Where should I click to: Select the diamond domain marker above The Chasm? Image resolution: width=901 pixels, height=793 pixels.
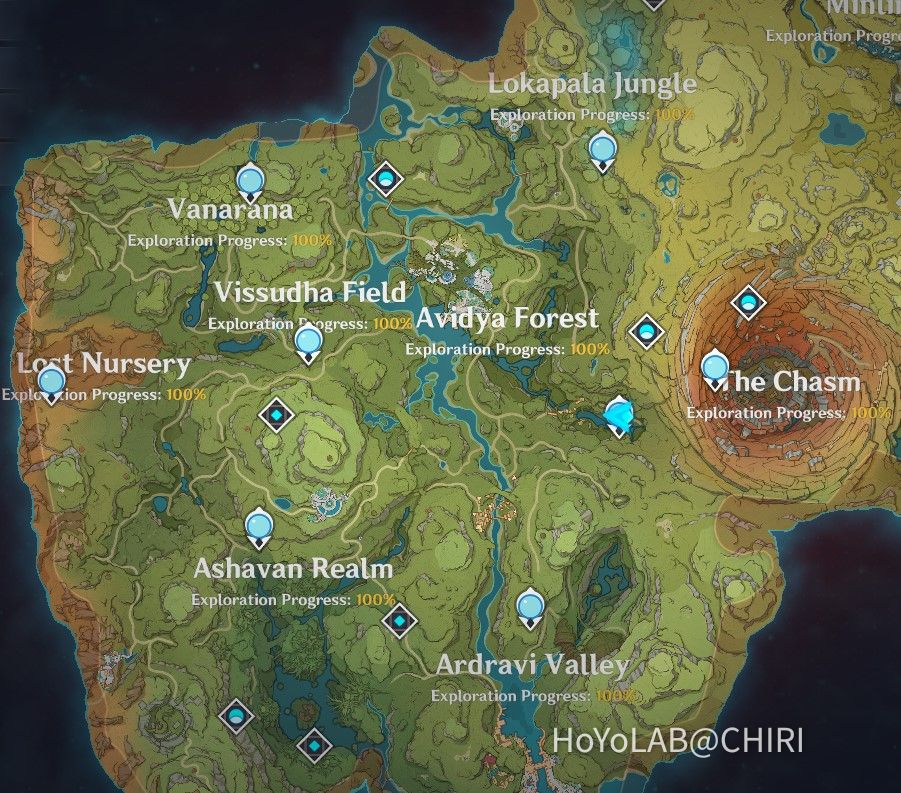(x=748, y=303)
